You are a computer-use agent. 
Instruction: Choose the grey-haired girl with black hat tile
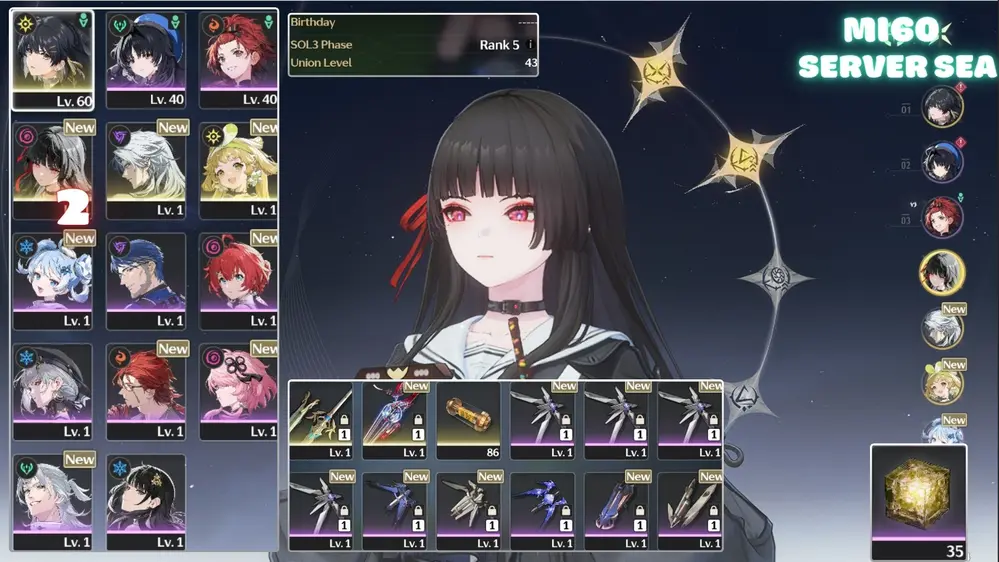pos(52,390)
